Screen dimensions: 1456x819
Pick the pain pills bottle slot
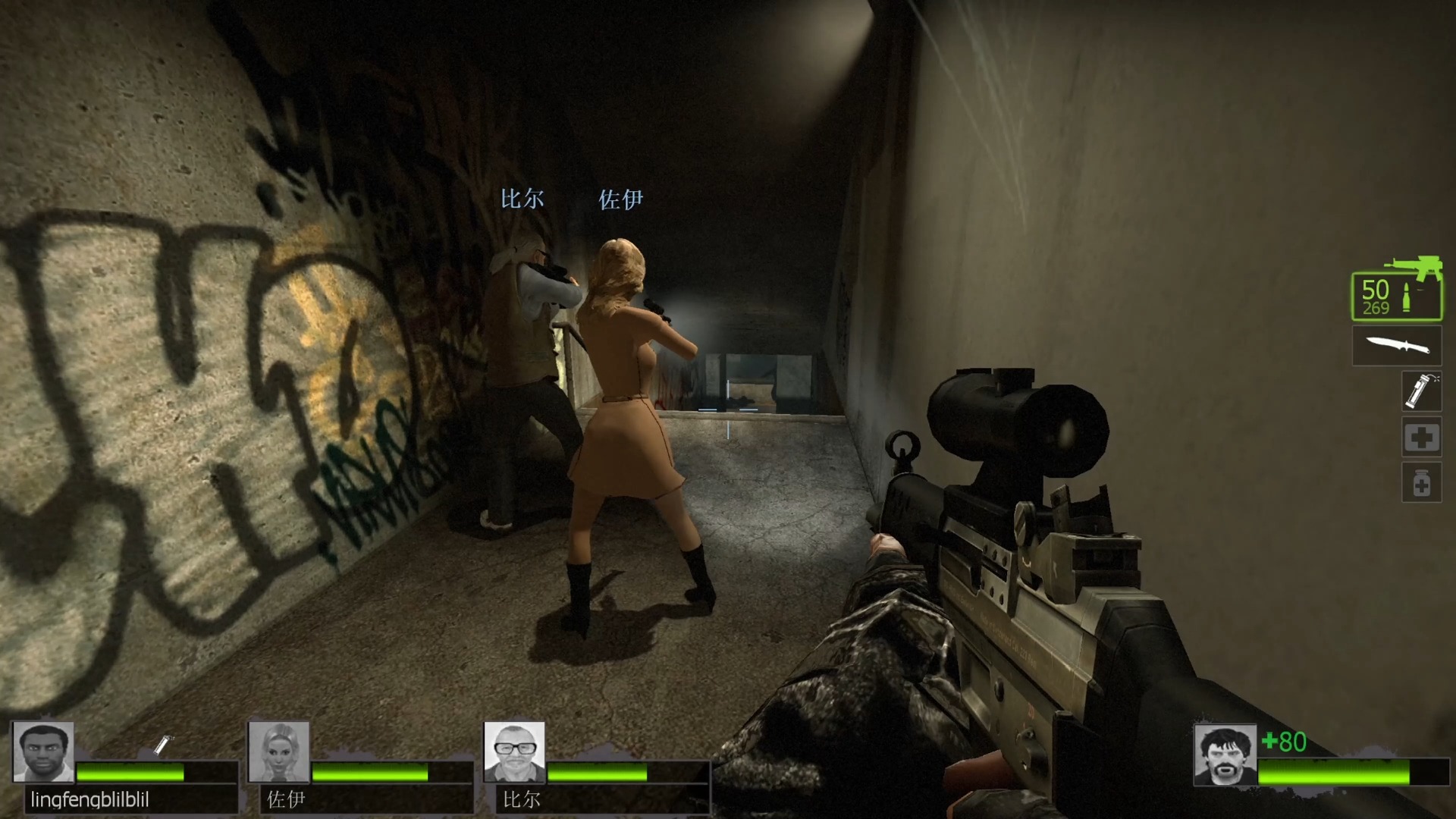(x=1420, y=482)
